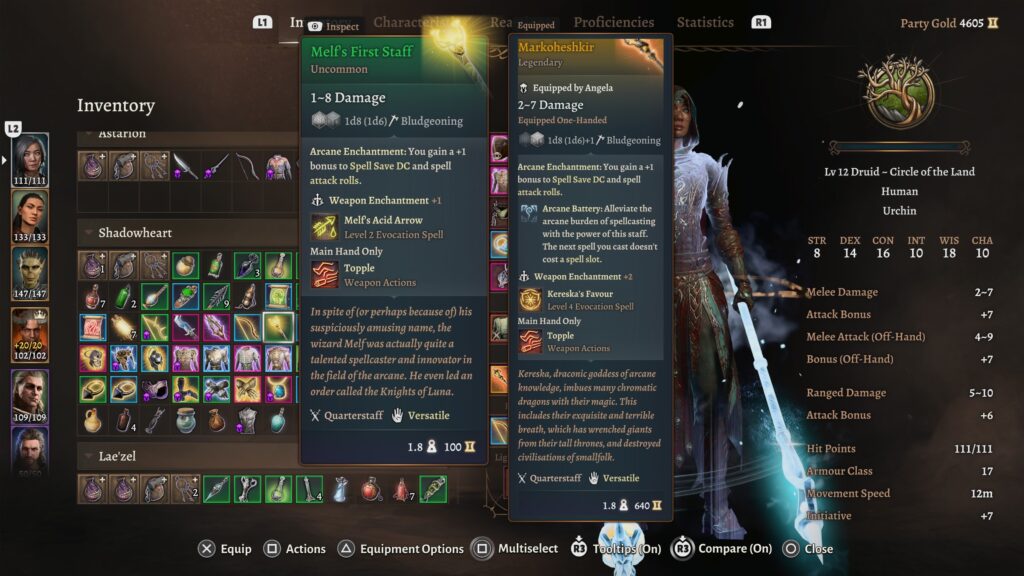Select the turquoise amulet slot
Screen dimensions: 1024x576
279,389
